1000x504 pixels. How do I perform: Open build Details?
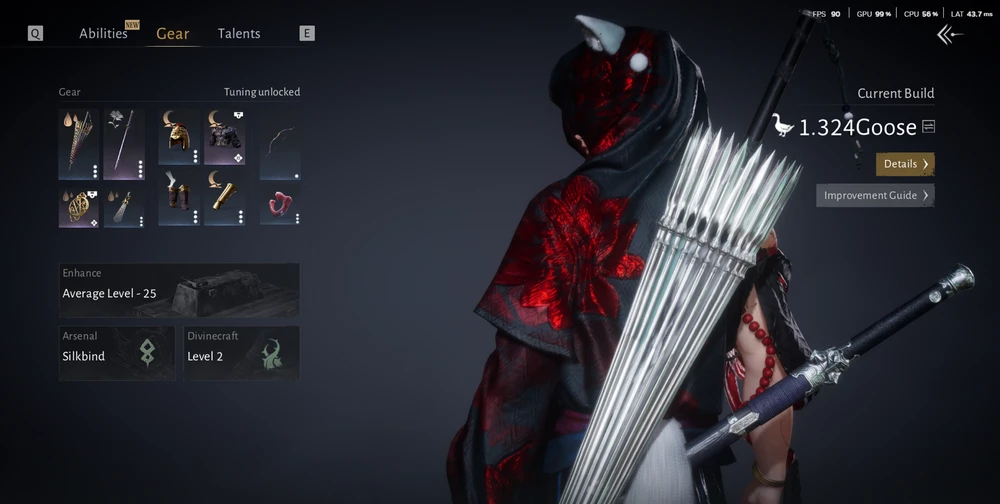point(905,164)
